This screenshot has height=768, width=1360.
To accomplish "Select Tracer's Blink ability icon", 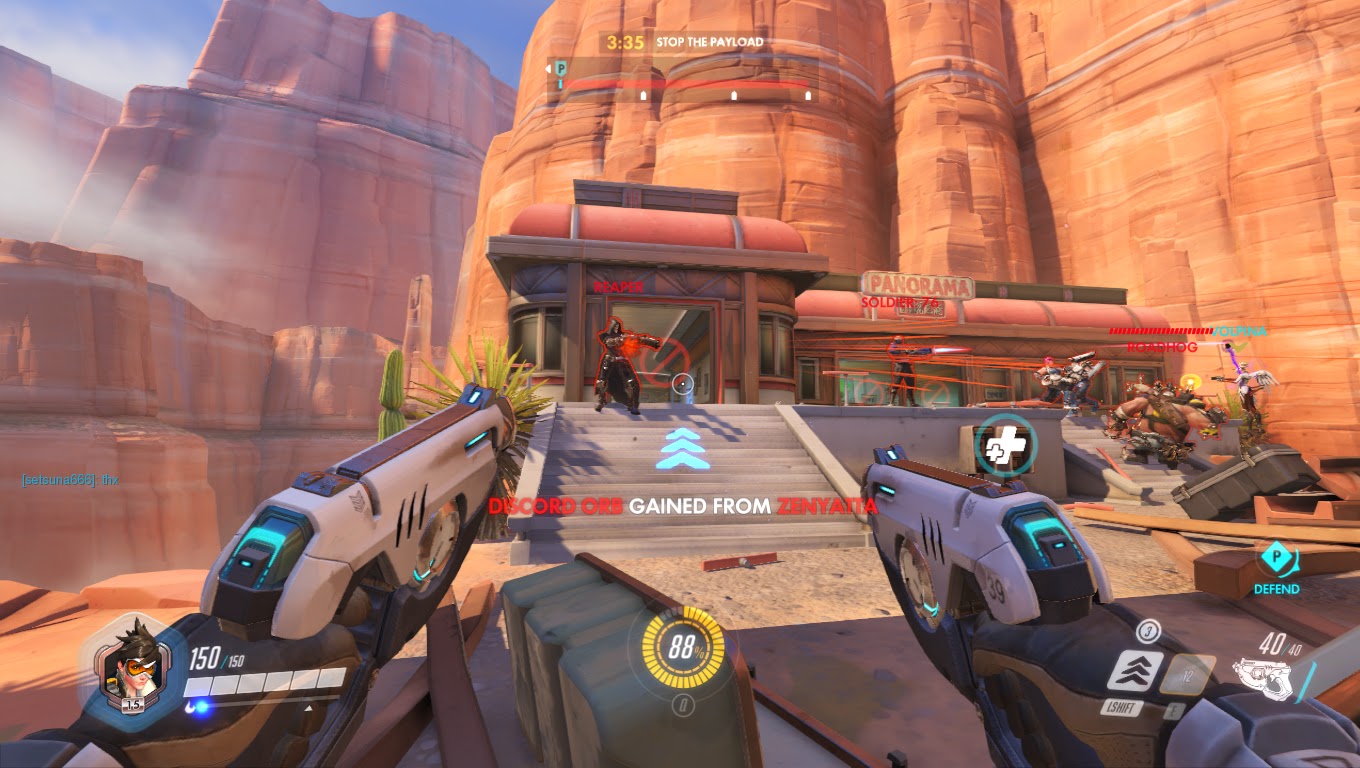I will [x=1138, y=672].
